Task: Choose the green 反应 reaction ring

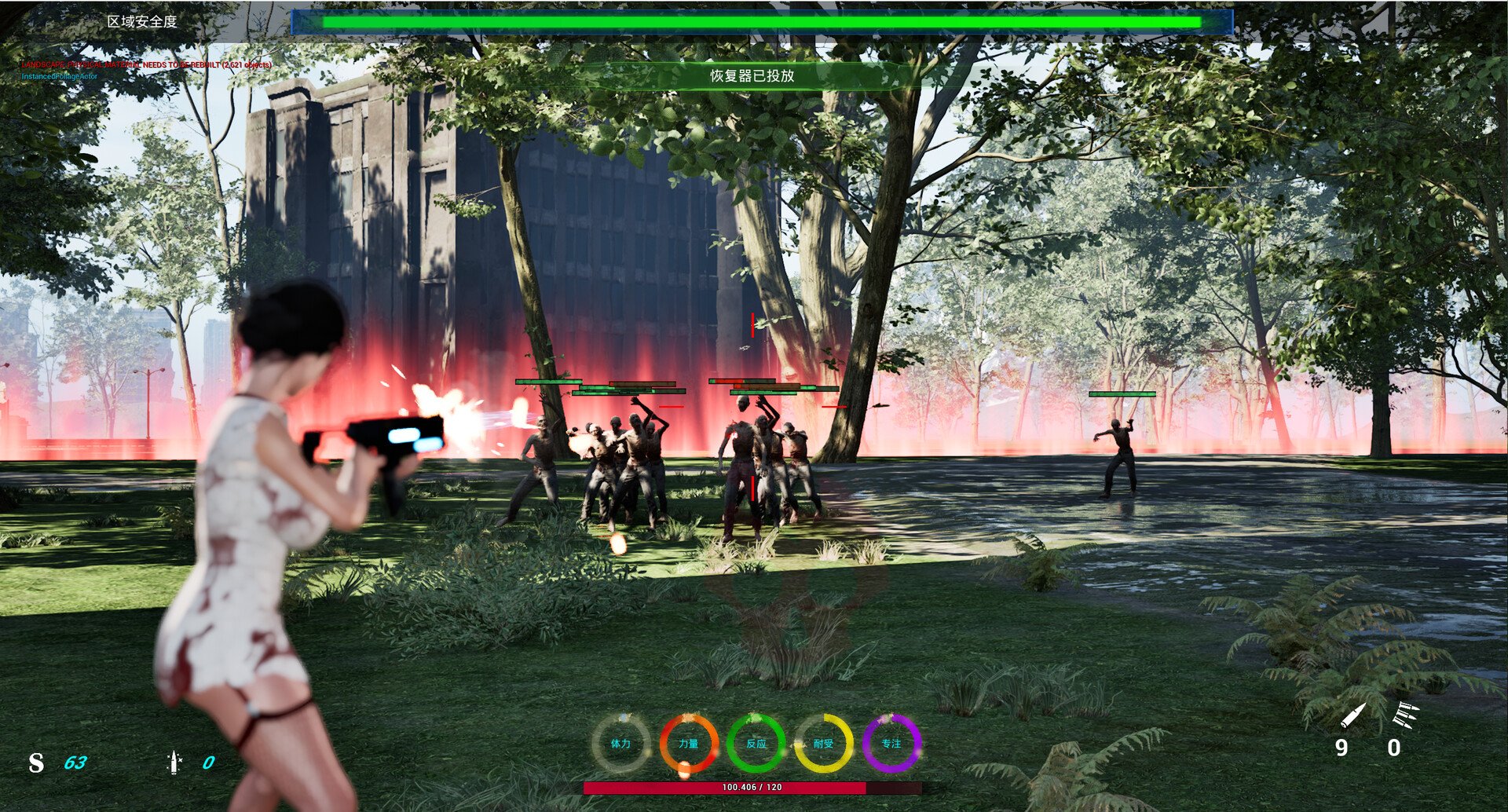Action: (756, 743)
